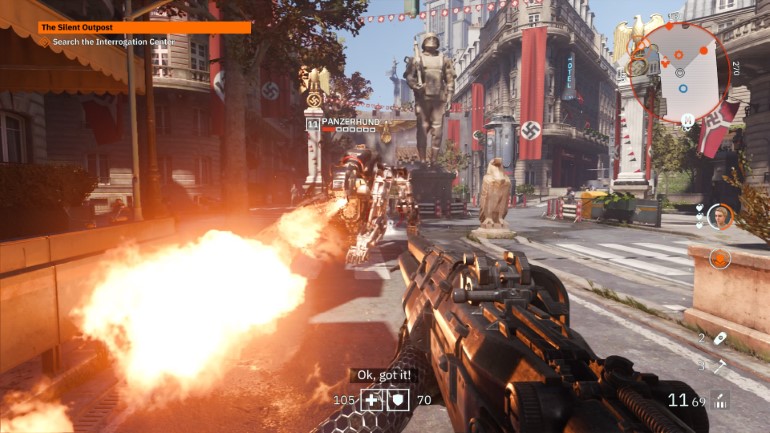The height and width of the screenshot is (433, 770).
Task: Click the co-op partner portrait icon
Action: pyautogui.click(x=720, y=217)
